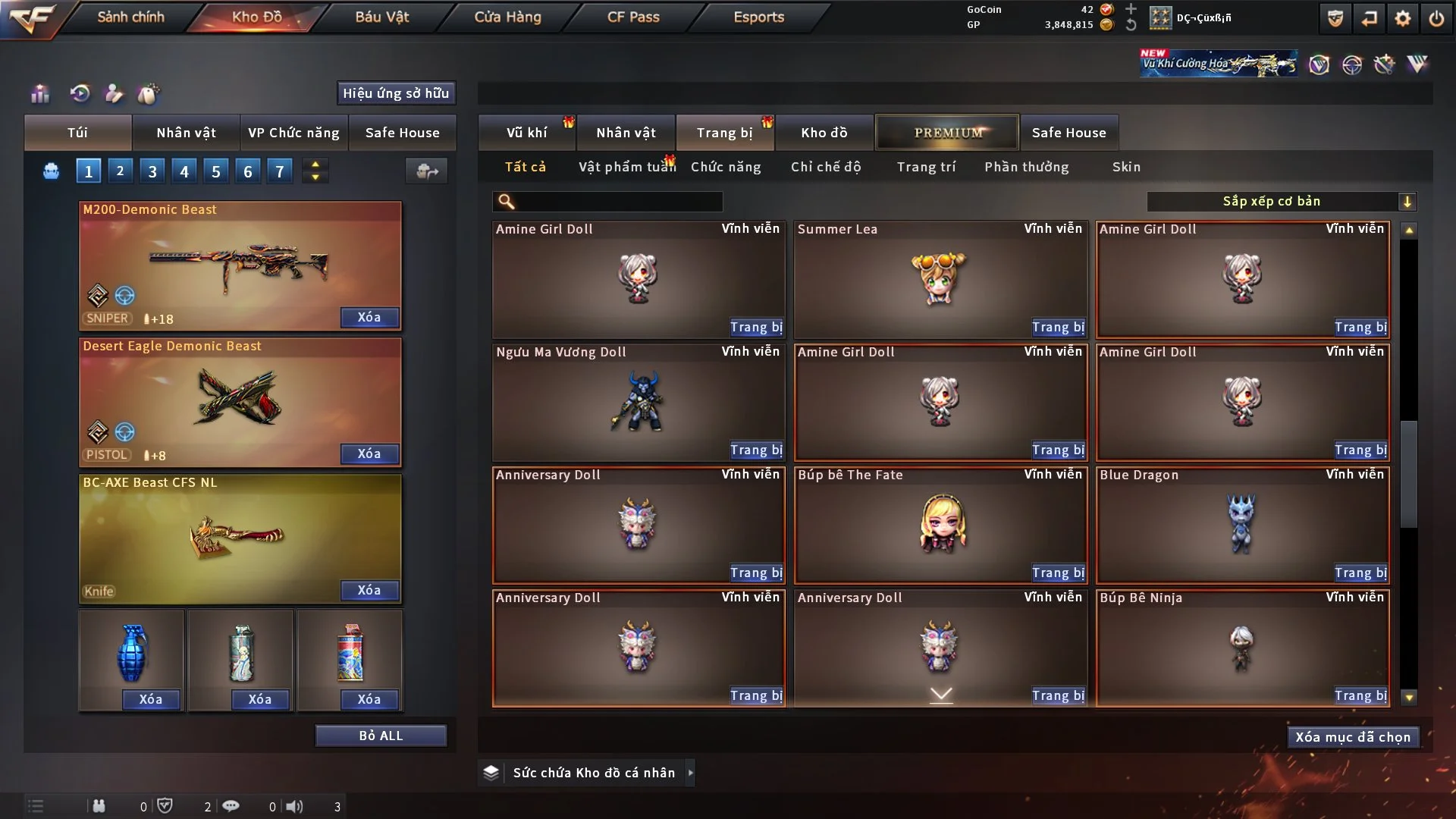This screenshot has height=819, width=1456.
Task: Open the Esports tab
Action: click(758, 17)
